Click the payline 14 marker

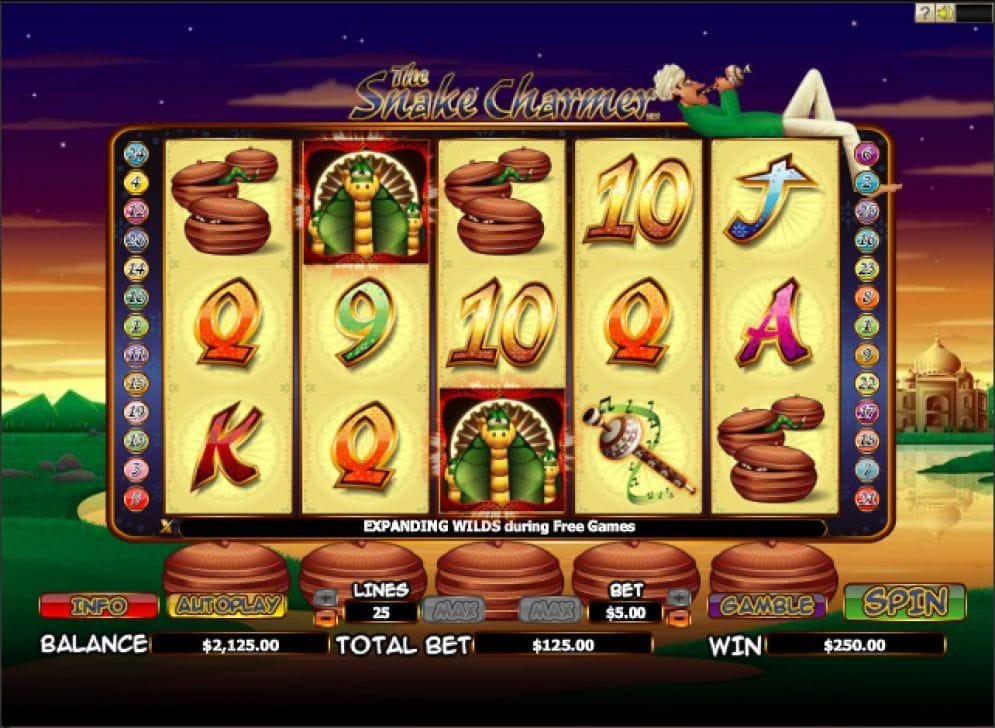pyautogui.click(x=136, y=268)
